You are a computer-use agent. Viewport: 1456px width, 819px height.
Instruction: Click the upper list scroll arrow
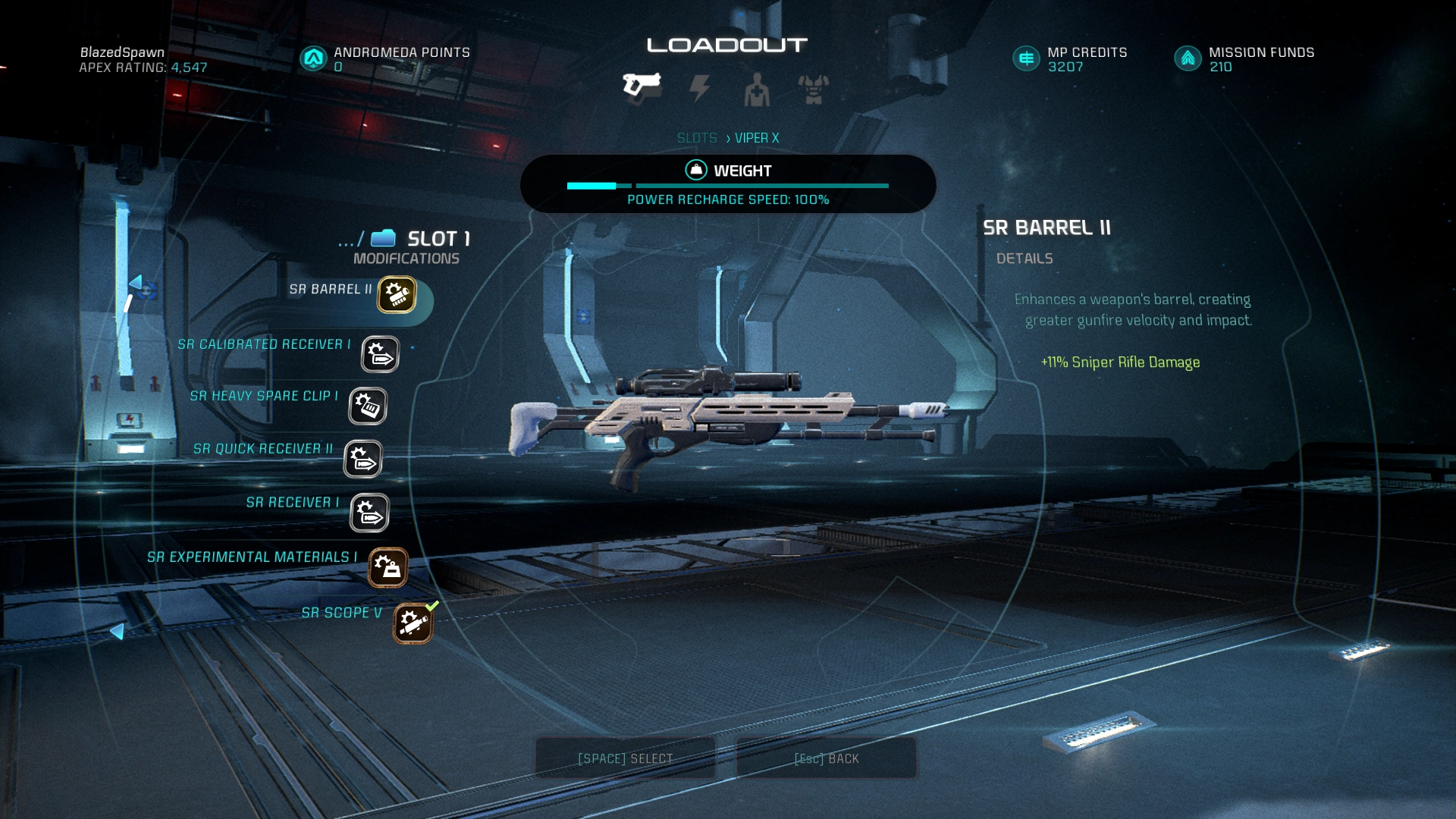point(136,283)
